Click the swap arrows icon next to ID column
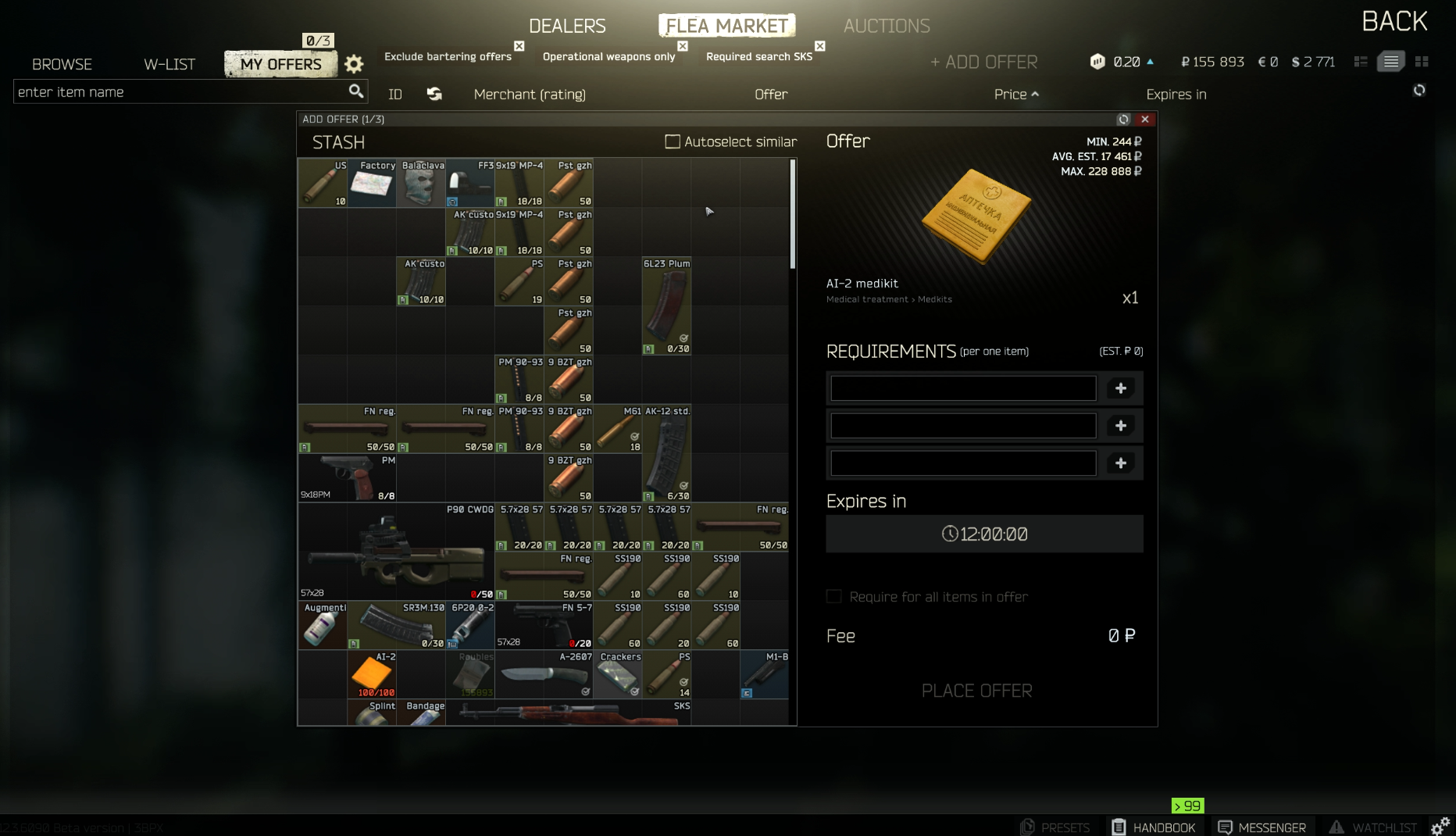The width and height of the screenshot is (1456, 836). pyautogui.click(x=434, y=94)
